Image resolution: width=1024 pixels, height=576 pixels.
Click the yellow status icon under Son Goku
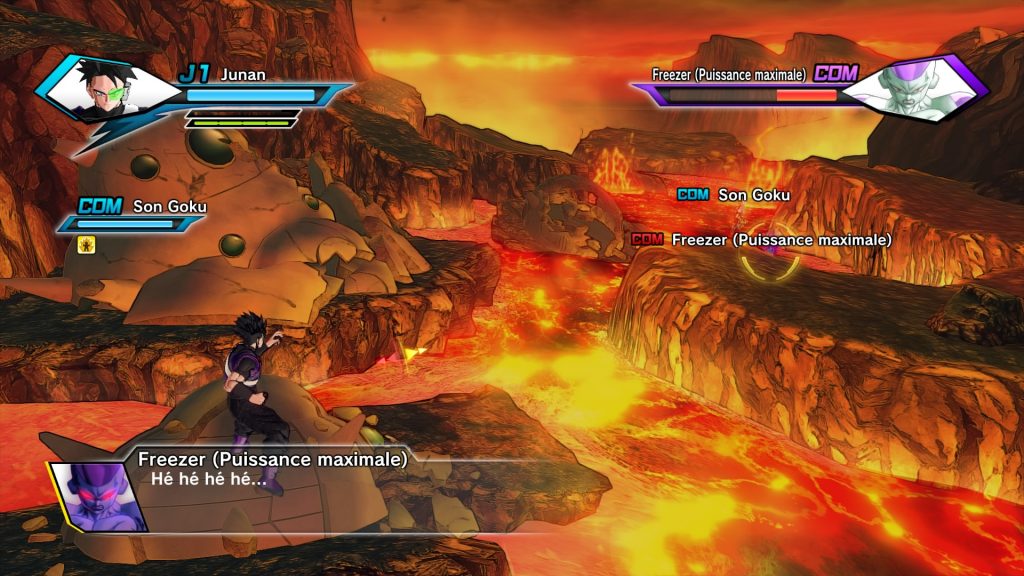click(x=87, y=243)
